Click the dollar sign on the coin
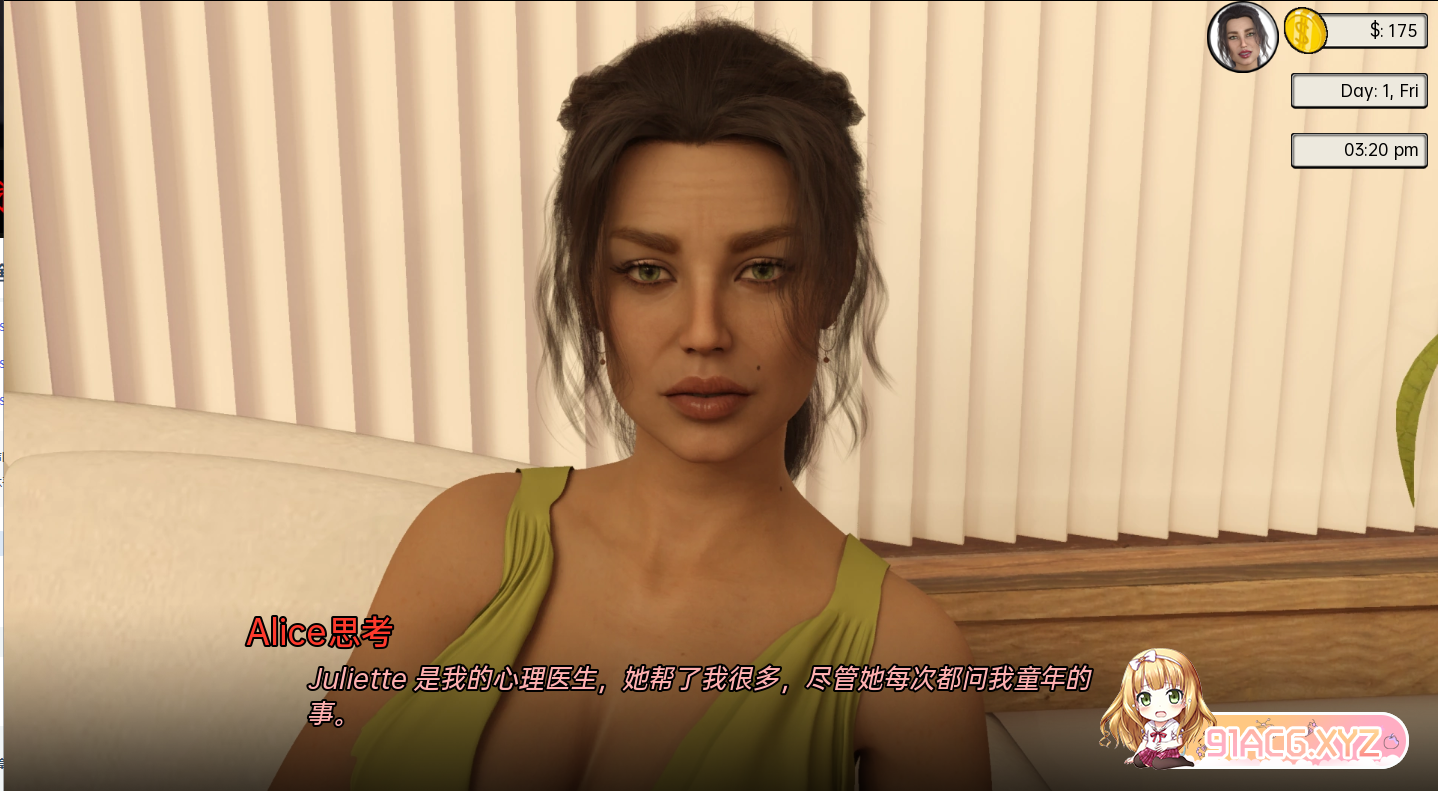 click(1303, 31)
